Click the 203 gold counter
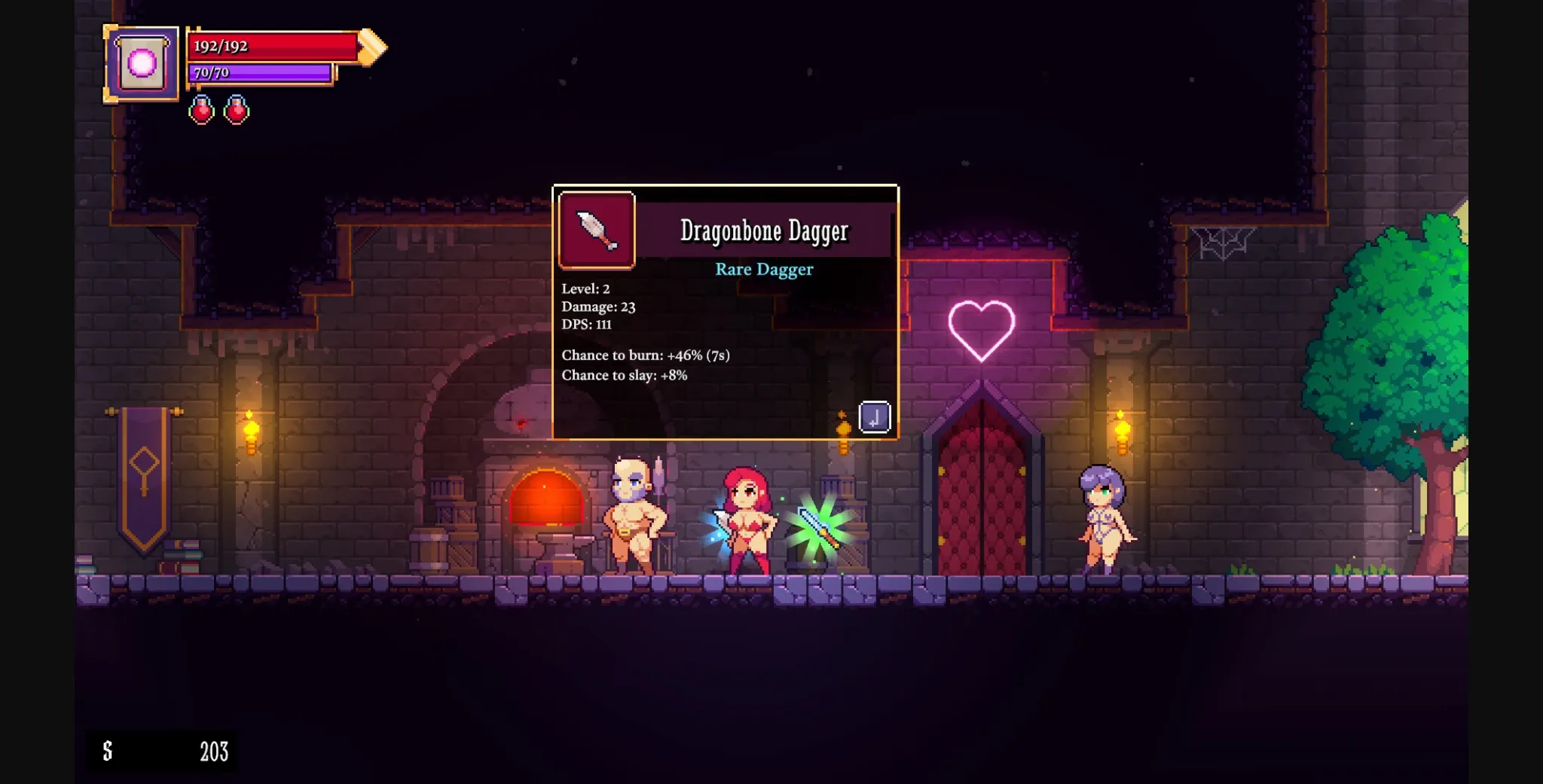This screenshot has height=784, width=1543. [215, 751]
